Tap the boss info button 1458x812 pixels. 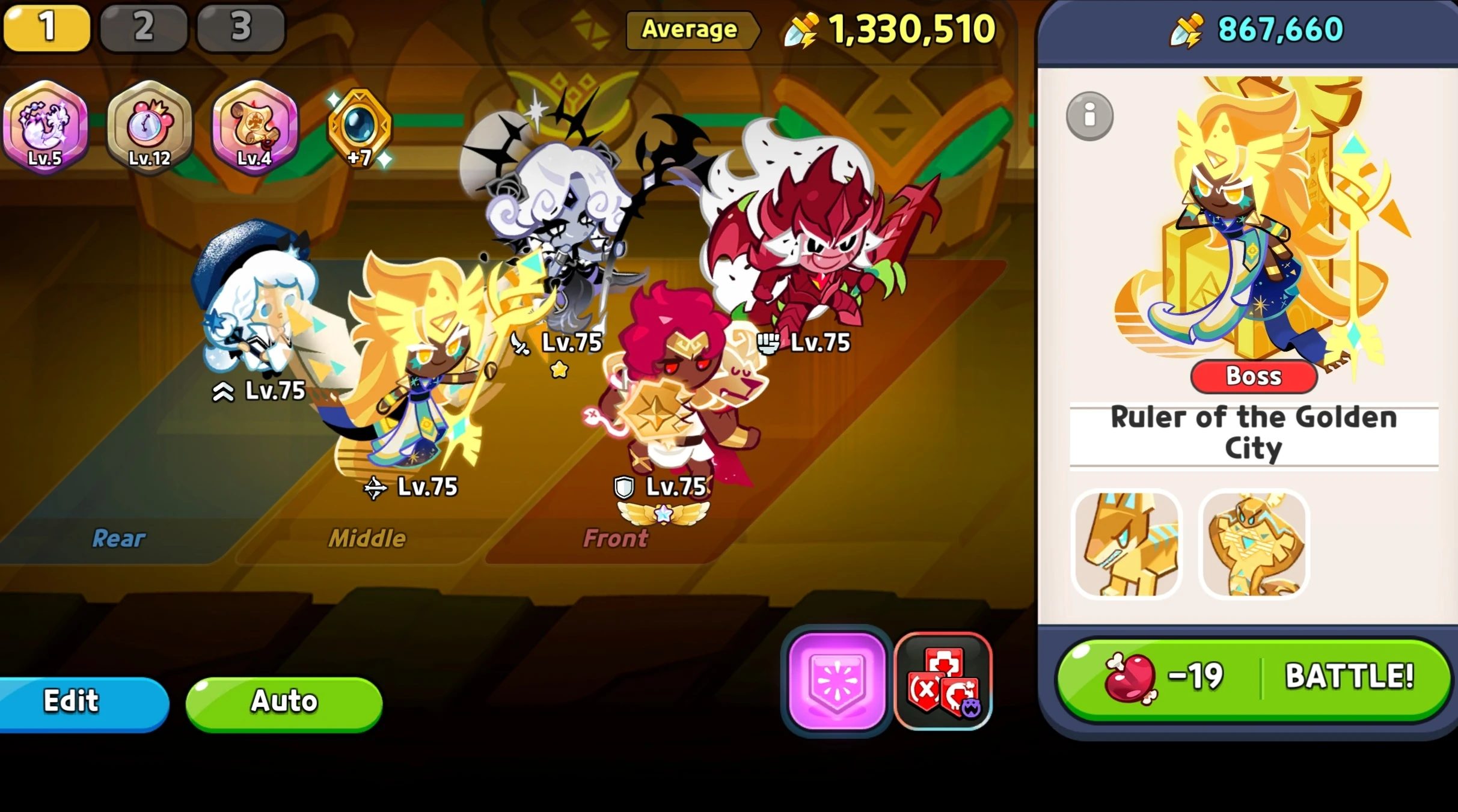[x=1089, y=115]
